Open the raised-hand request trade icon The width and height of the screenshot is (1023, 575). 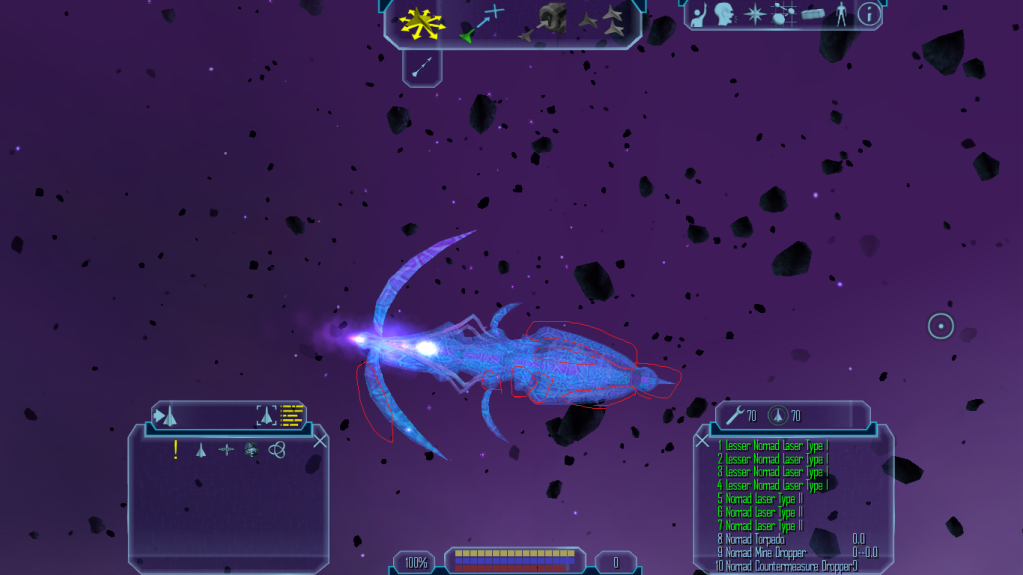click(700, 15)
